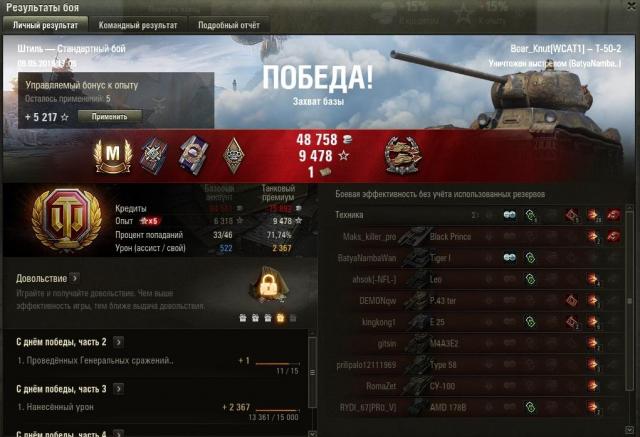Click the Mastery badge M icon
Image resolution: width=640 pixels, height=437 pixels.
(x=112, y=156)
